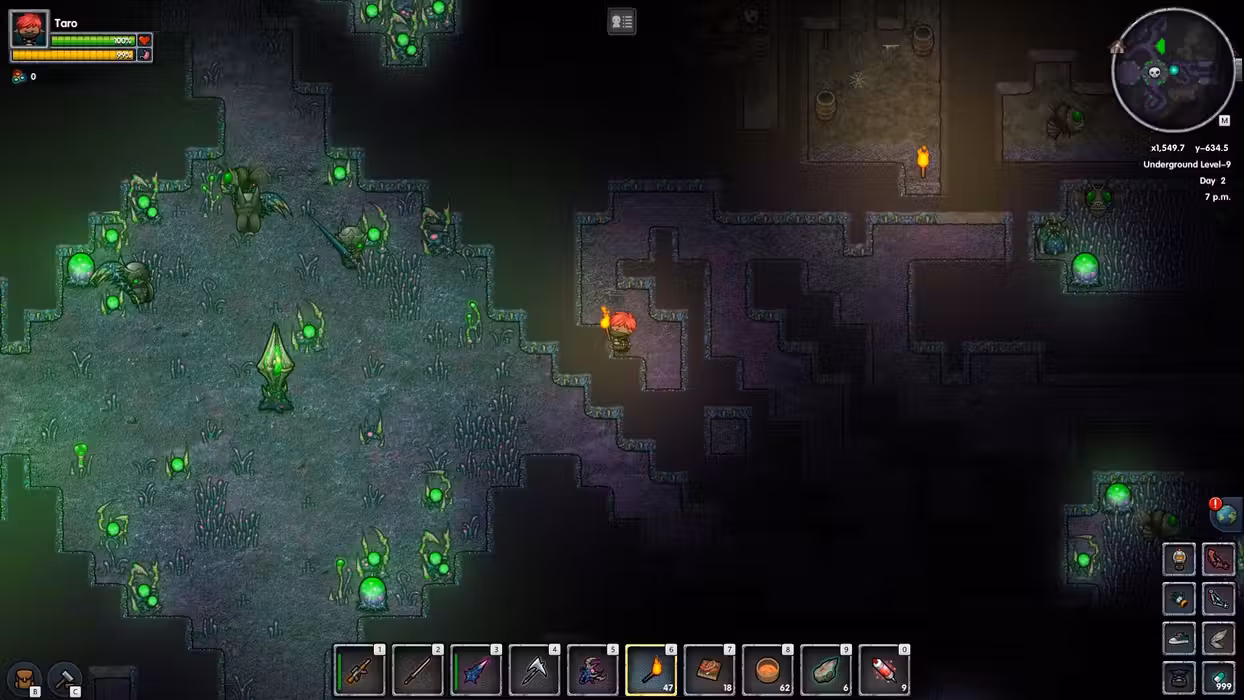The image size is (1244, 700).
Task: Equip the pickaxe from the hotbar
Action: pos(534,670)
